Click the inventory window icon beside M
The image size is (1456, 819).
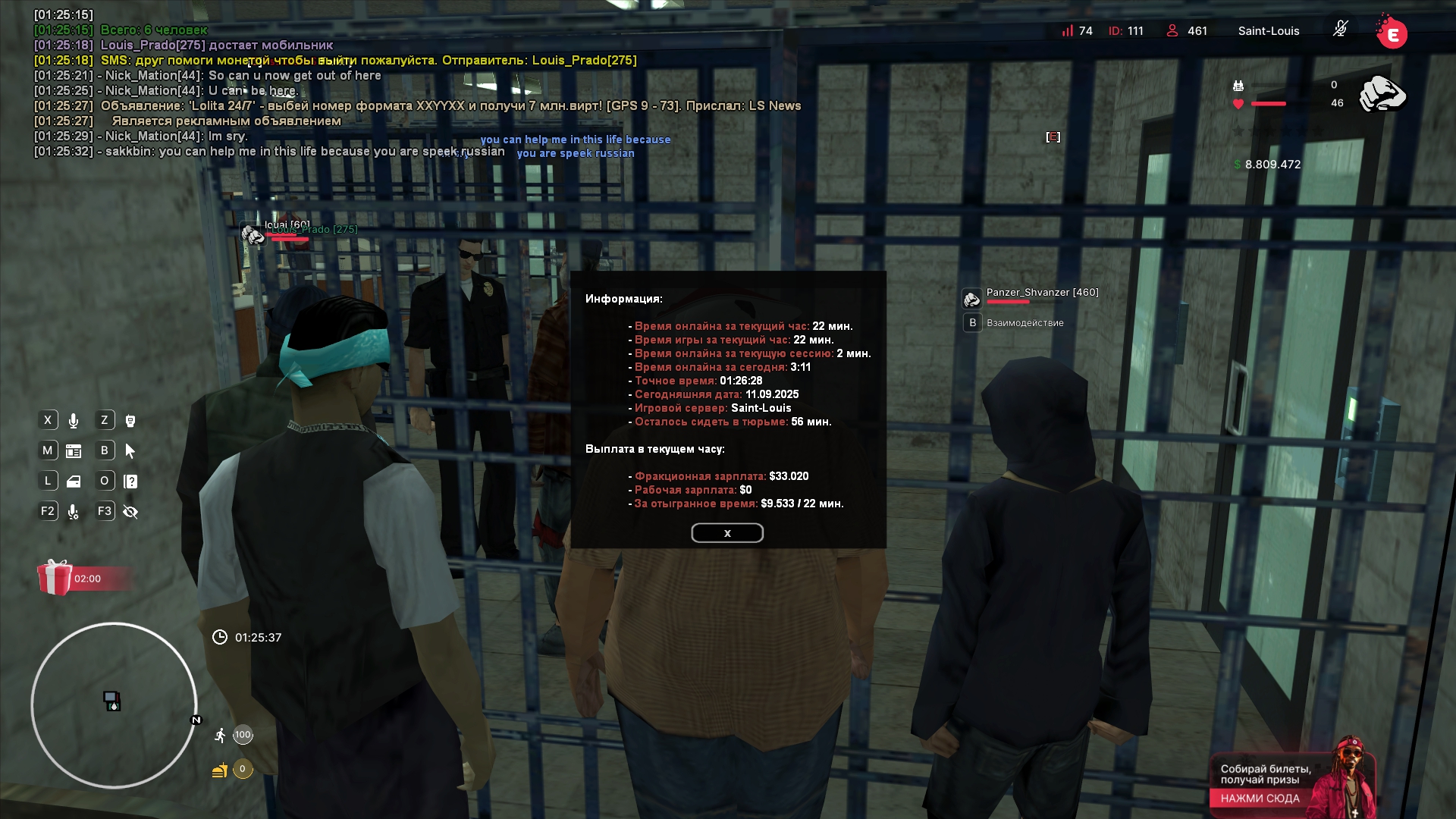(x=74, y=451)
